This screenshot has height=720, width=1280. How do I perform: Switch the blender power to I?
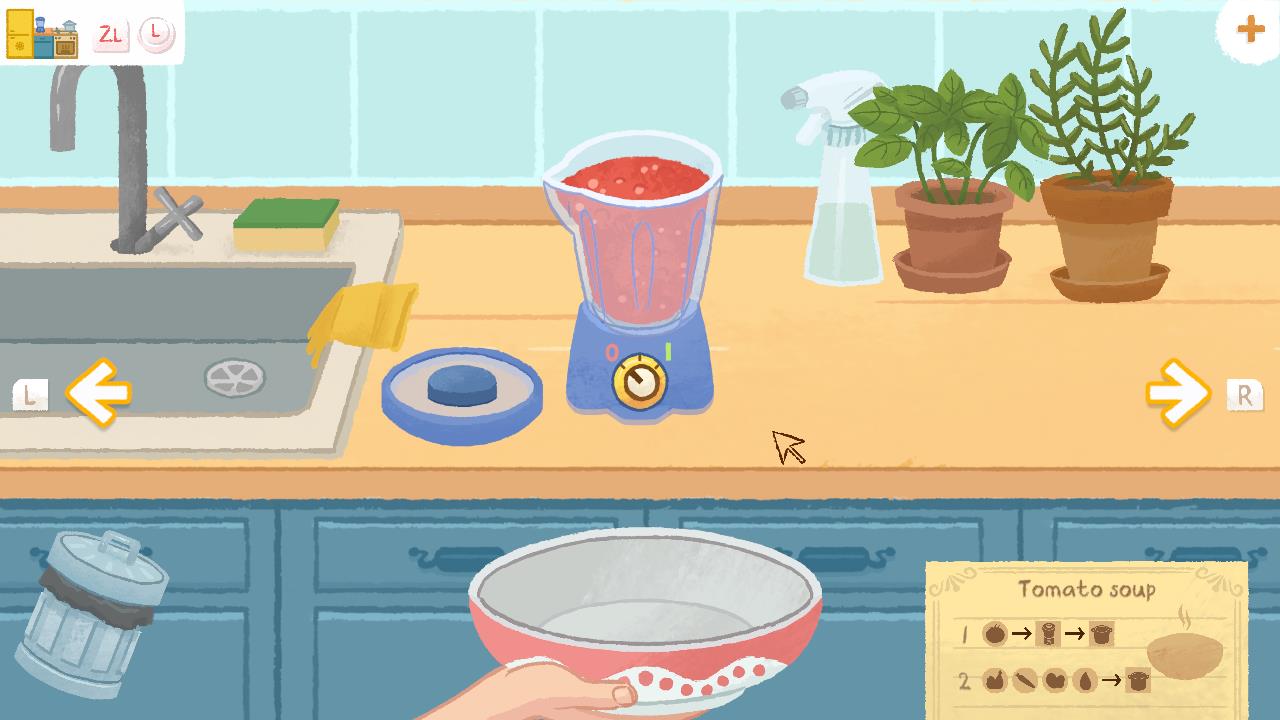668,351
